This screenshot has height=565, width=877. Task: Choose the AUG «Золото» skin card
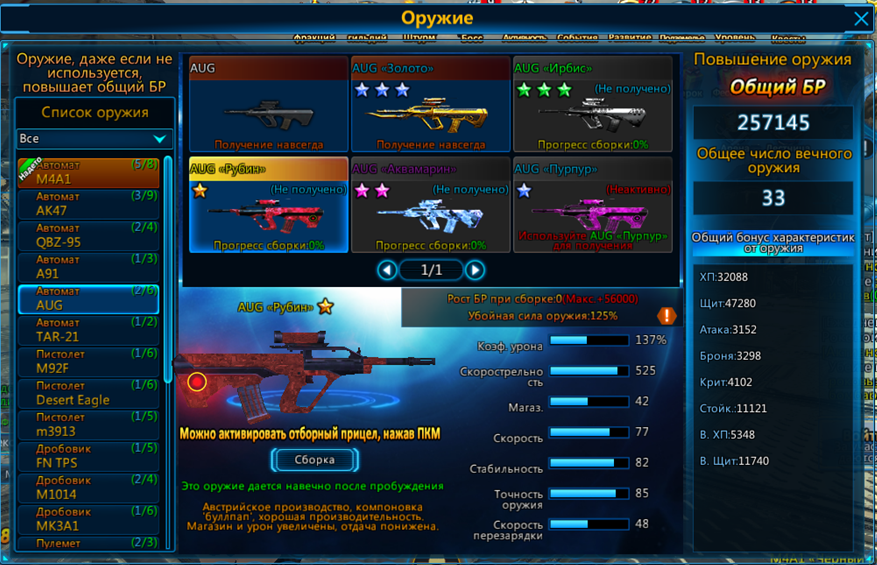click(x=430, y=104)
